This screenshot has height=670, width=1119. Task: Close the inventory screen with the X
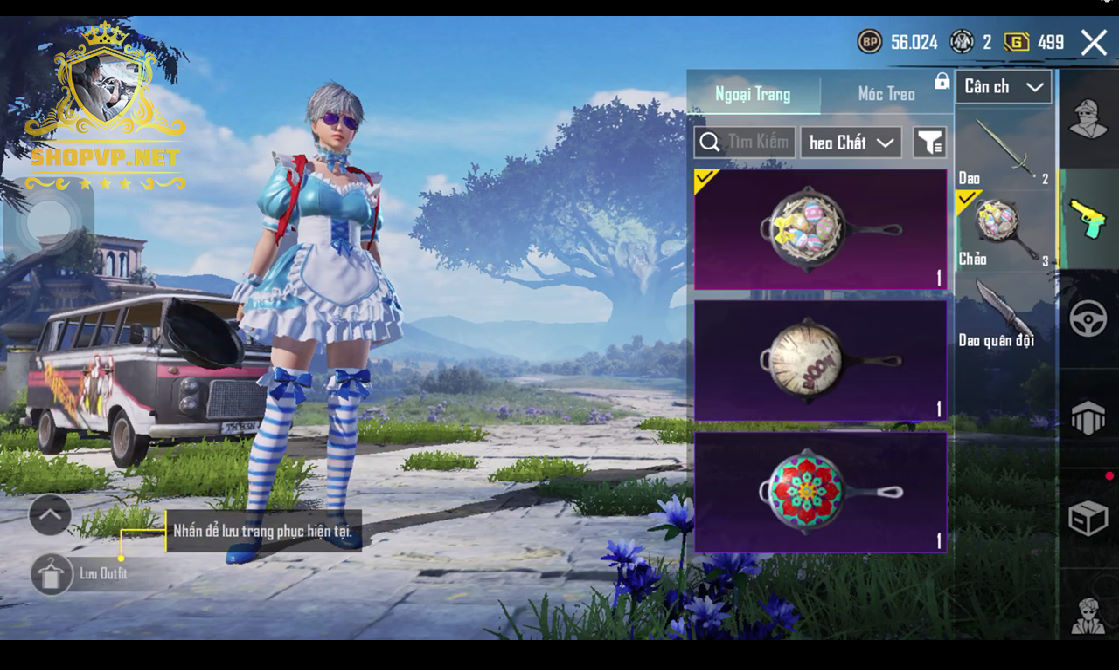coord(1093,42)
